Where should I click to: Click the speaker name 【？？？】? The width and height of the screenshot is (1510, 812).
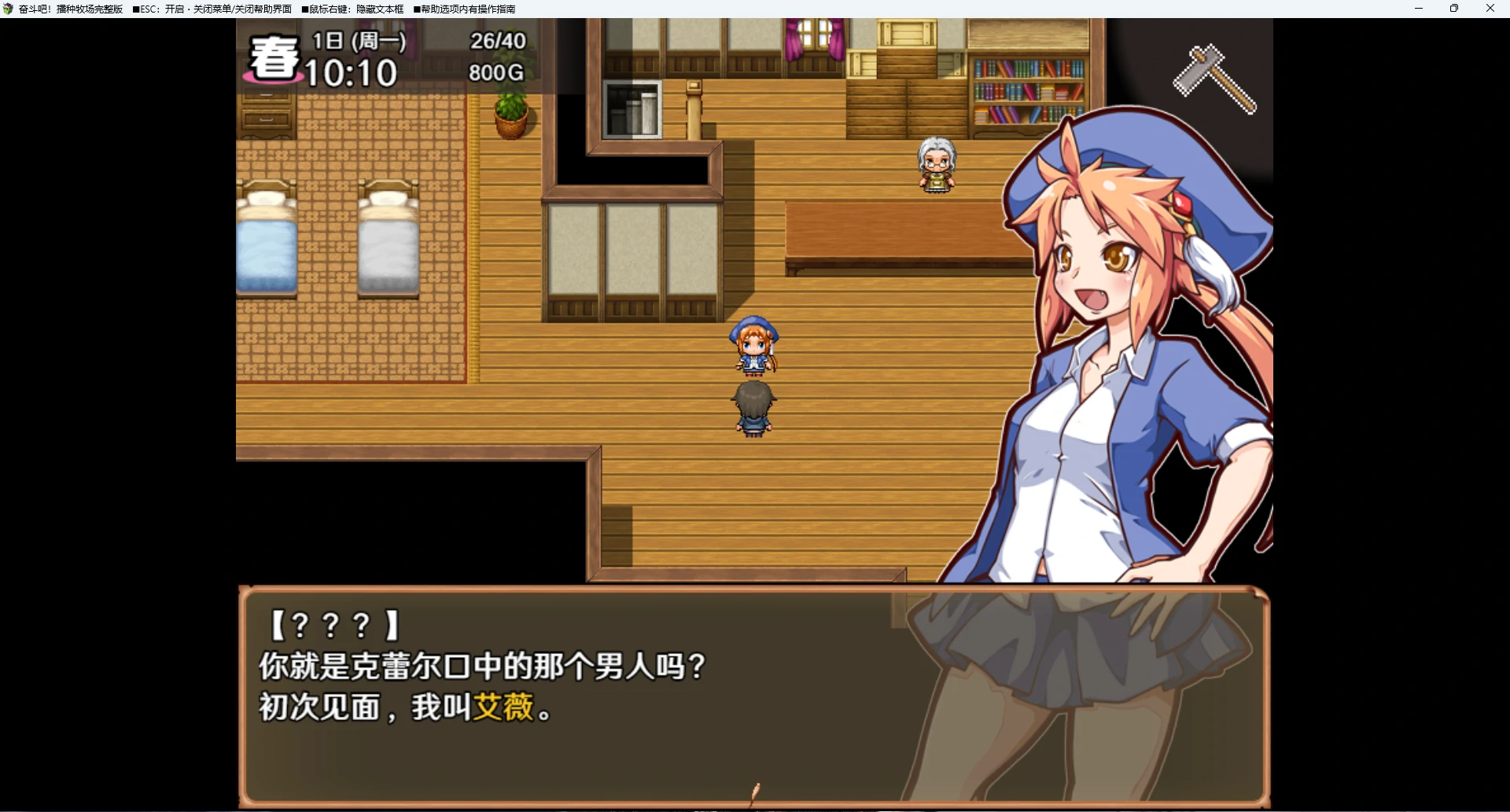point(333,623)
